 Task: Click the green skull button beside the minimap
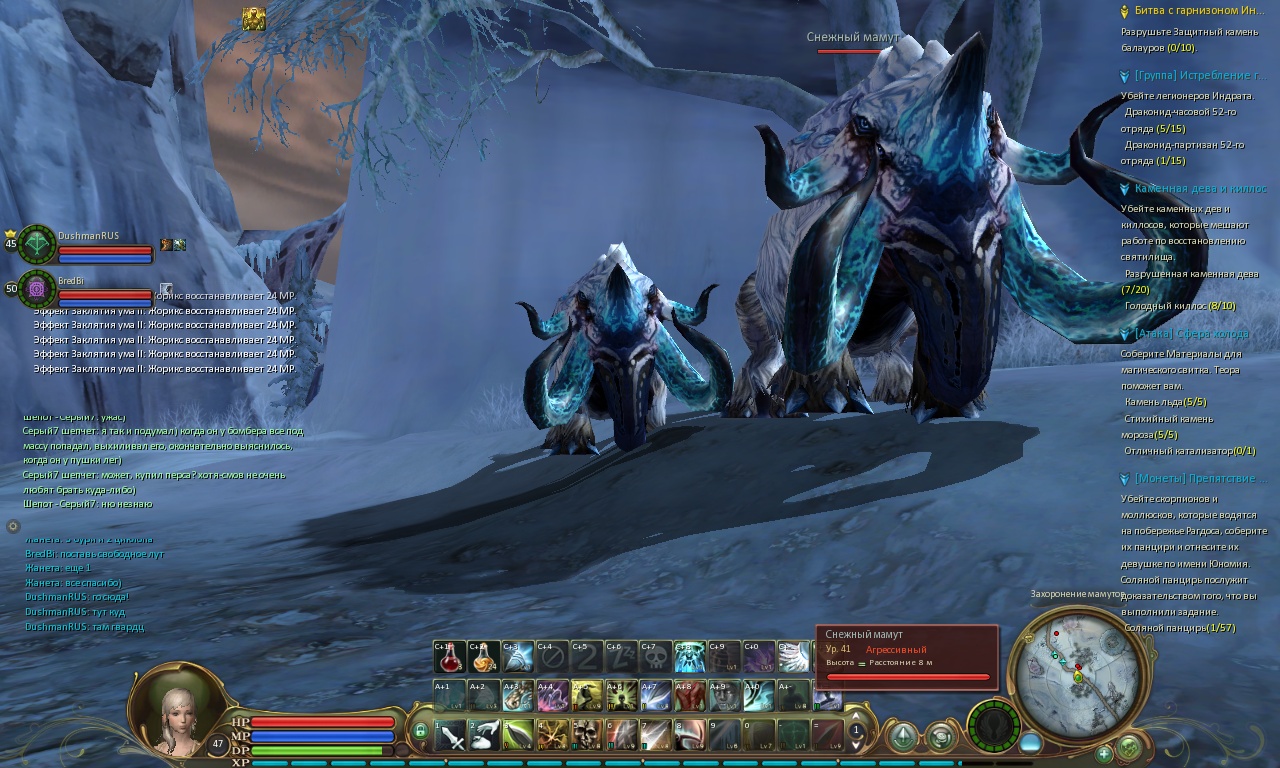pyautogui.click(x=1128, y=746)
